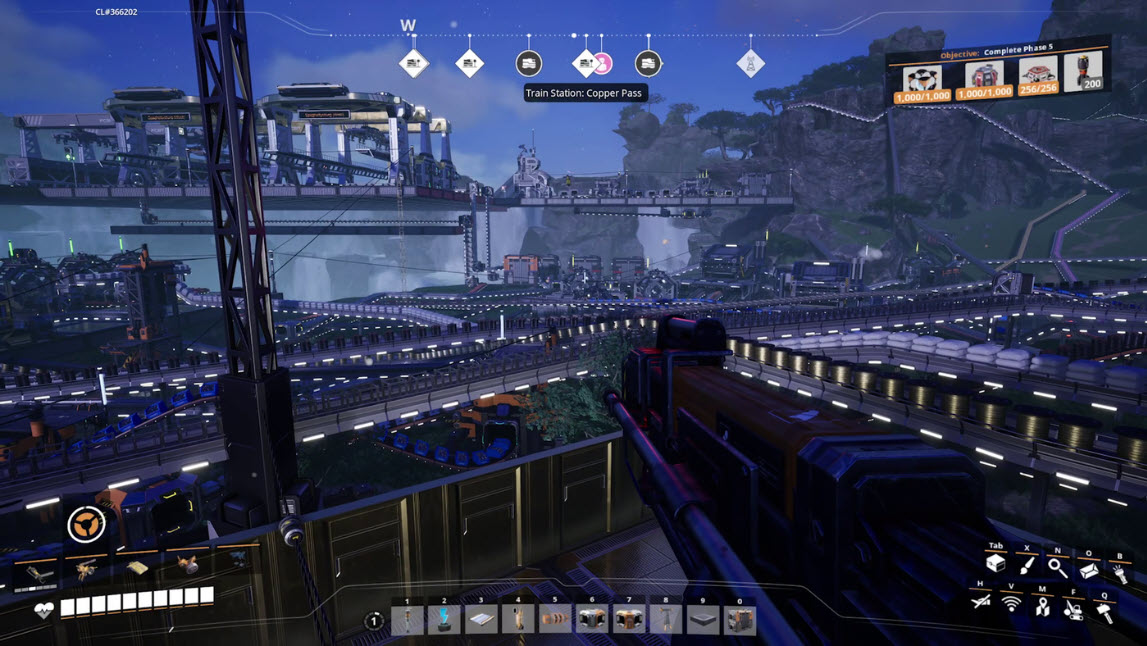Activate the dismantle excavator icon
The width and height of the screenshot is (1147, 646).
1073,607
